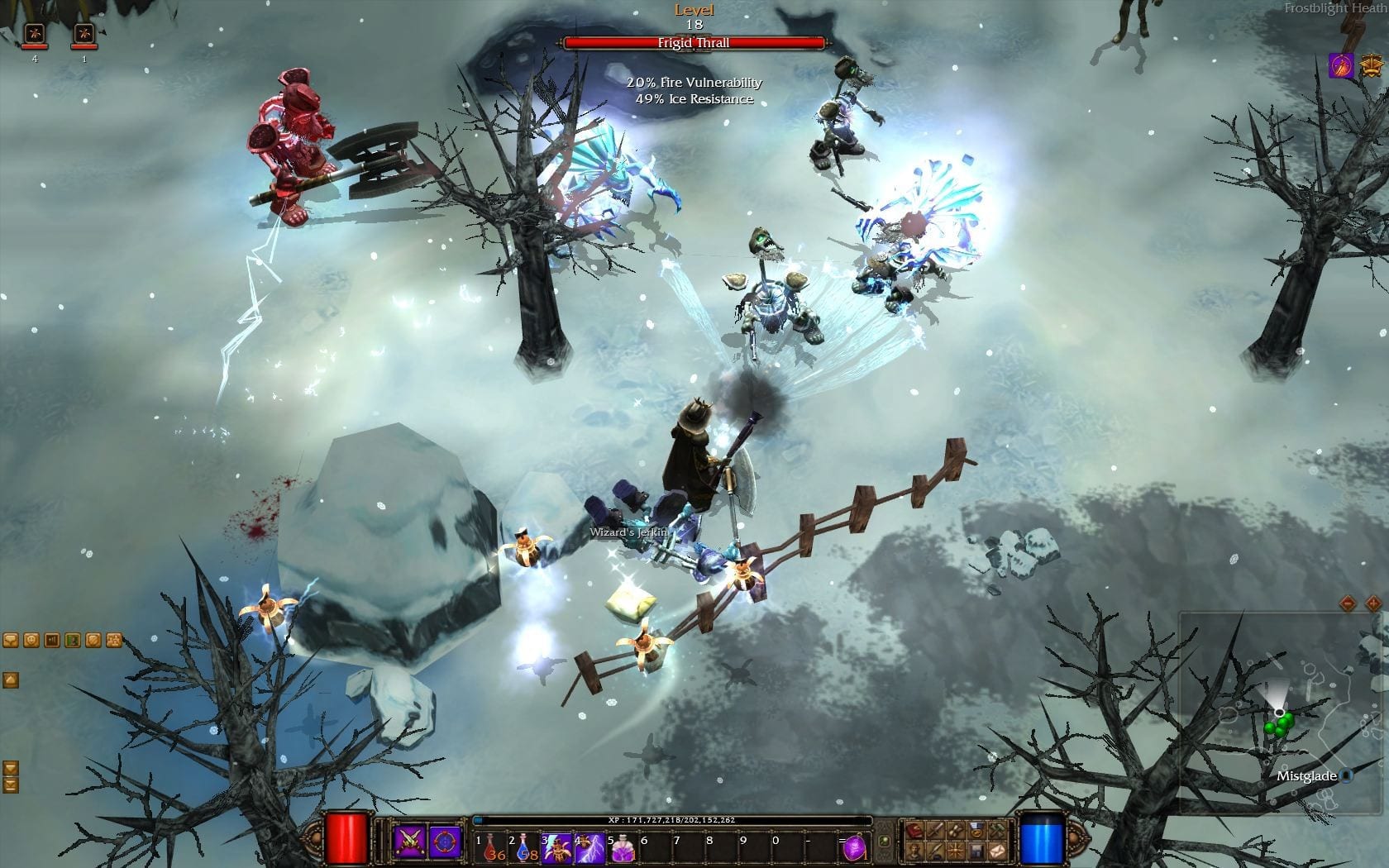Cast the summon skill in hotbar slot 3
This screenshot has height=868, width=1389.
coord(558,847)
